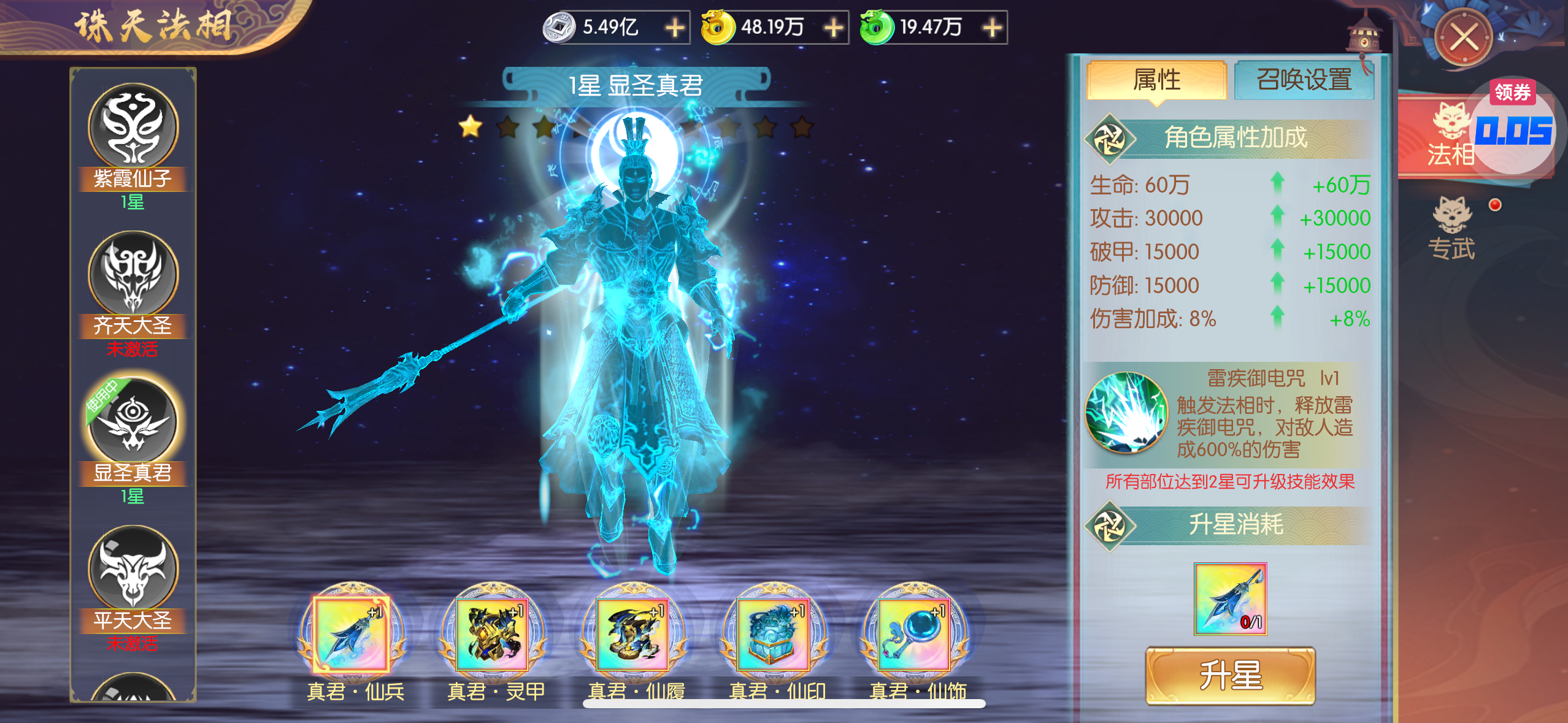The width and height of the screenshot is (1568, 723).
Task: Select the 真君·仙兵 equipment slot
Action: click(352, 634)
